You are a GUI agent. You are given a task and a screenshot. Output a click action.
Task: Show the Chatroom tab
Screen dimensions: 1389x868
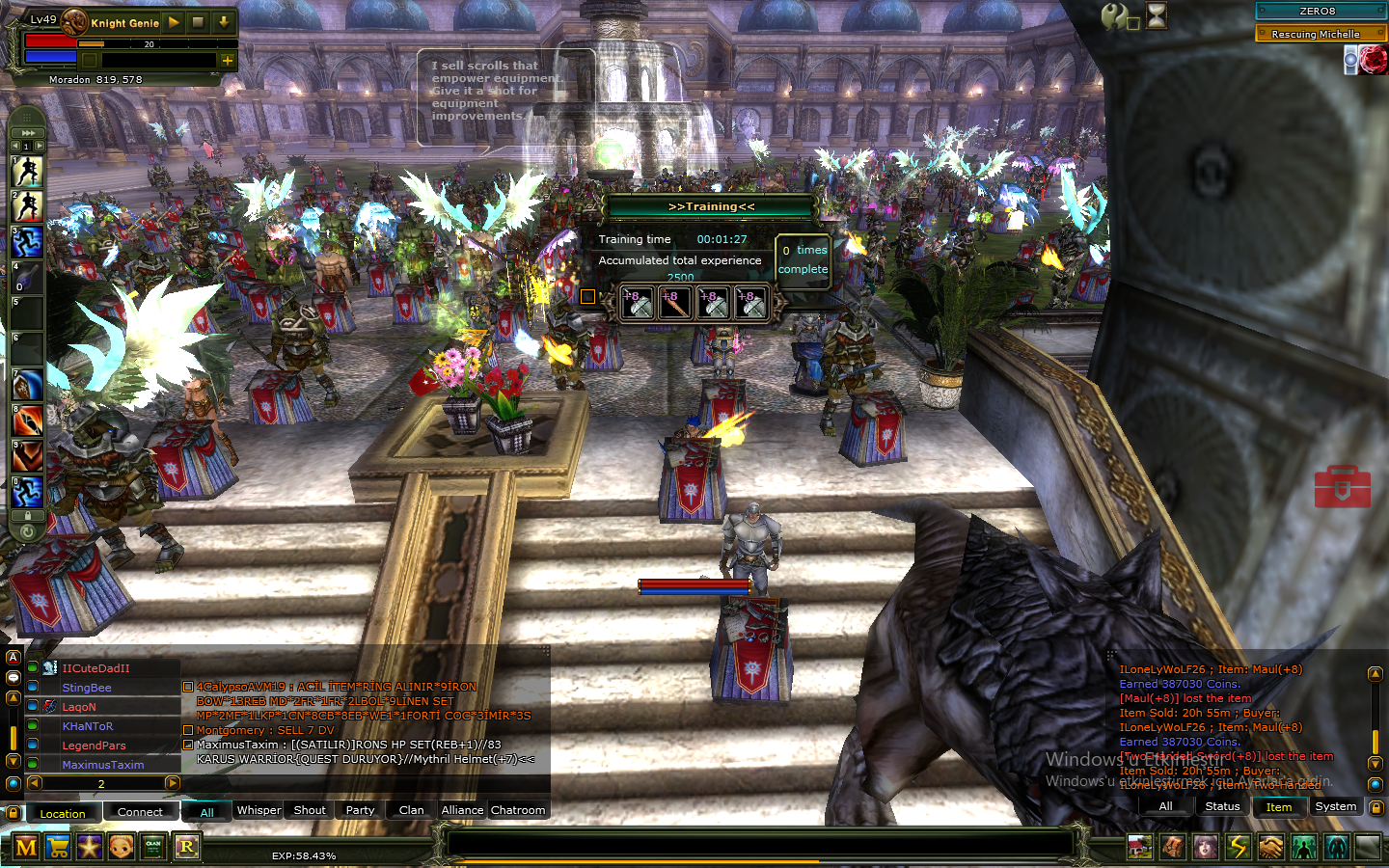click(518, 810)
